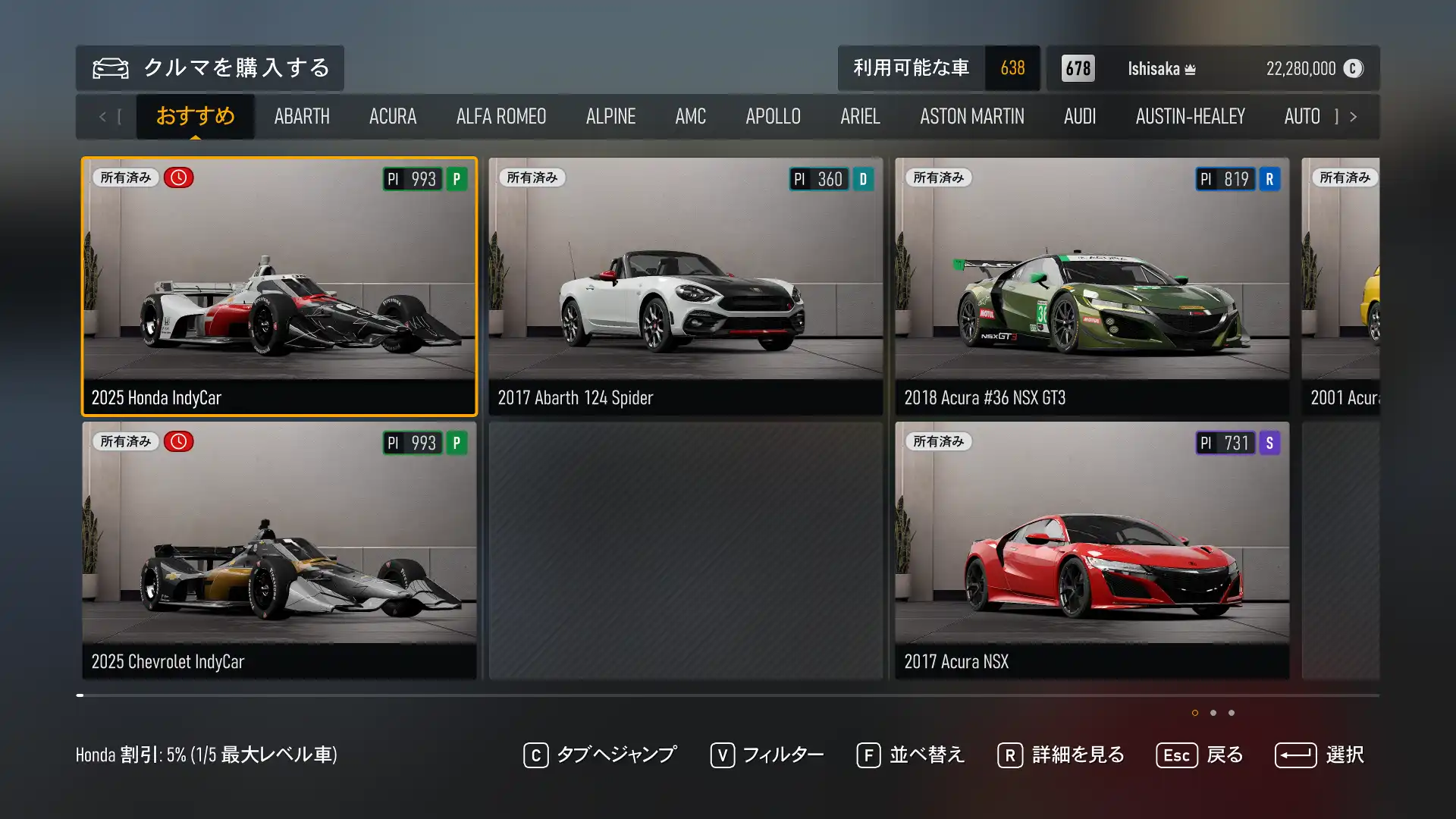
Task: Choose the 2017 Abarth 124 Spider
Action: 686,287
